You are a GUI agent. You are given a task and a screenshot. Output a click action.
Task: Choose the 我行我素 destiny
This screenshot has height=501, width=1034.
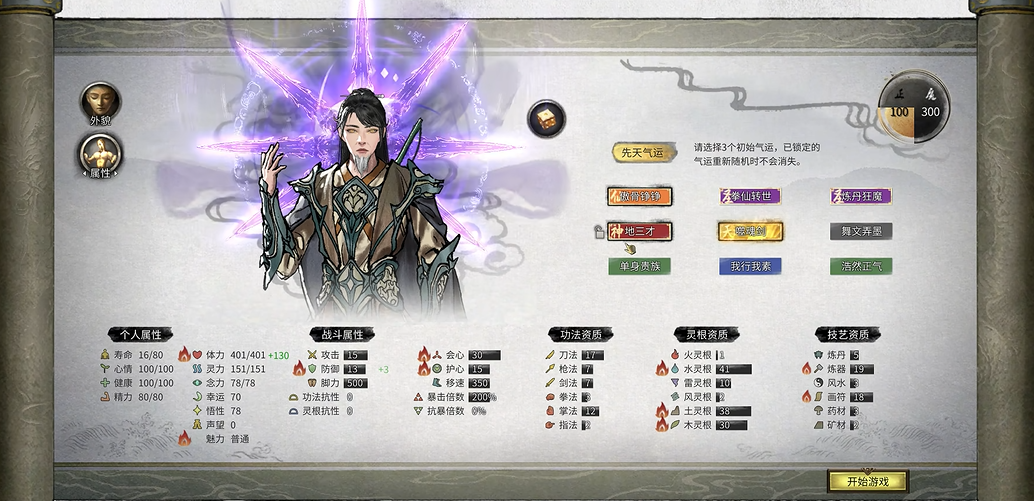(750, 266)
